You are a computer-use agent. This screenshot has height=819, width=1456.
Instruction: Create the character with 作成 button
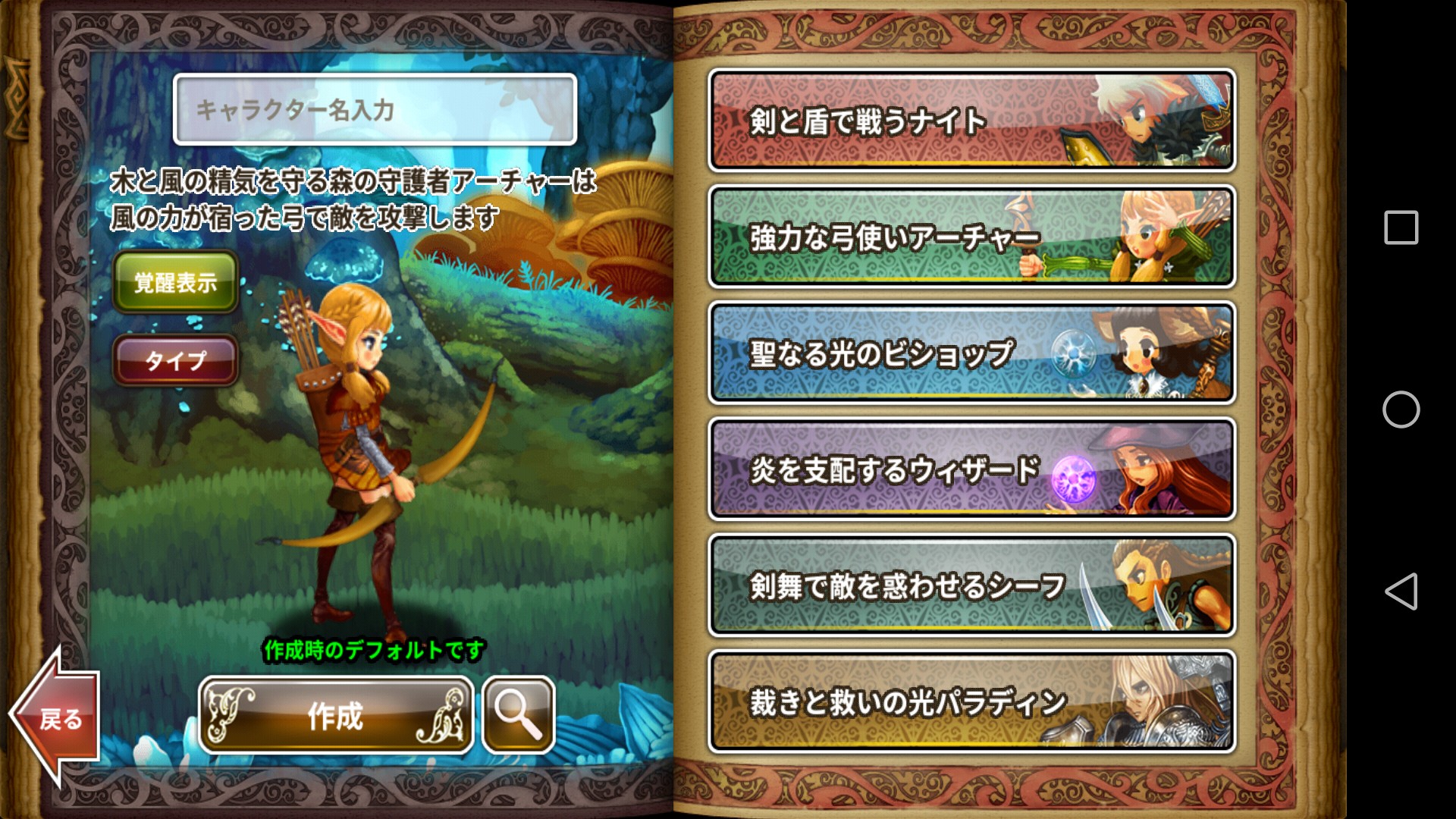[336, 715]
